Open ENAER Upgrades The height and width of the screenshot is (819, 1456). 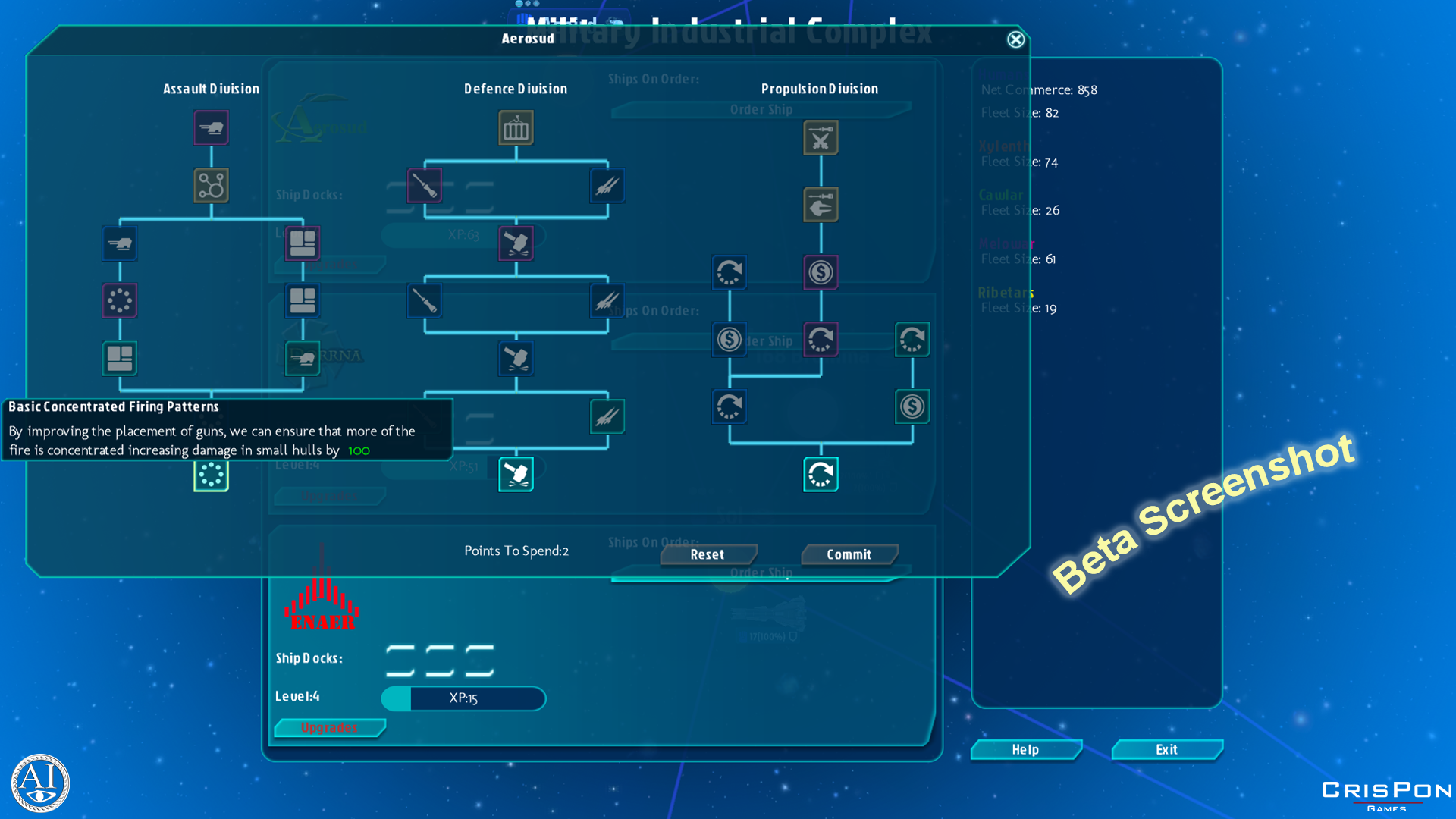[329, 727]
